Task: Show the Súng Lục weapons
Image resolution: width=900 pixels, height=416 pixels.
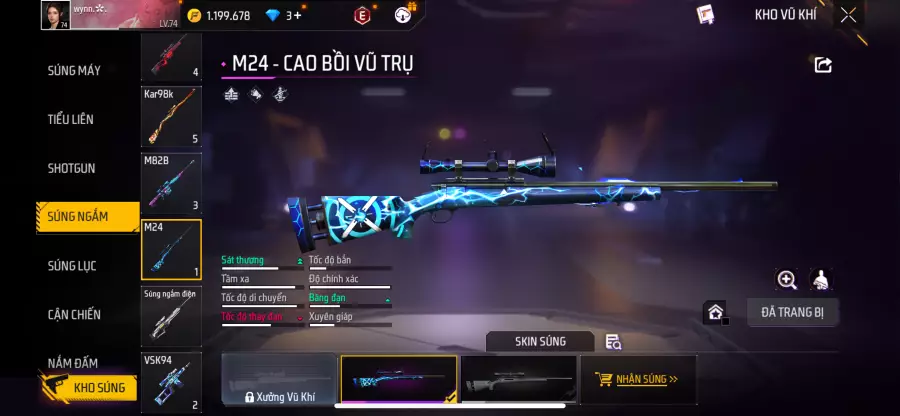Action: coord(72,266)
